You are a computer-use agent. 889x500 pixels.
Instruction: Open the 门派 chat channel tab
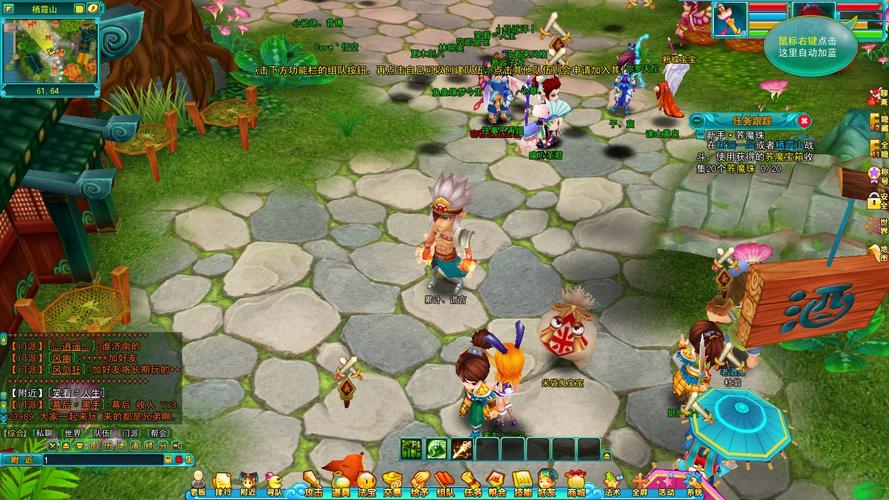(130, 433)
